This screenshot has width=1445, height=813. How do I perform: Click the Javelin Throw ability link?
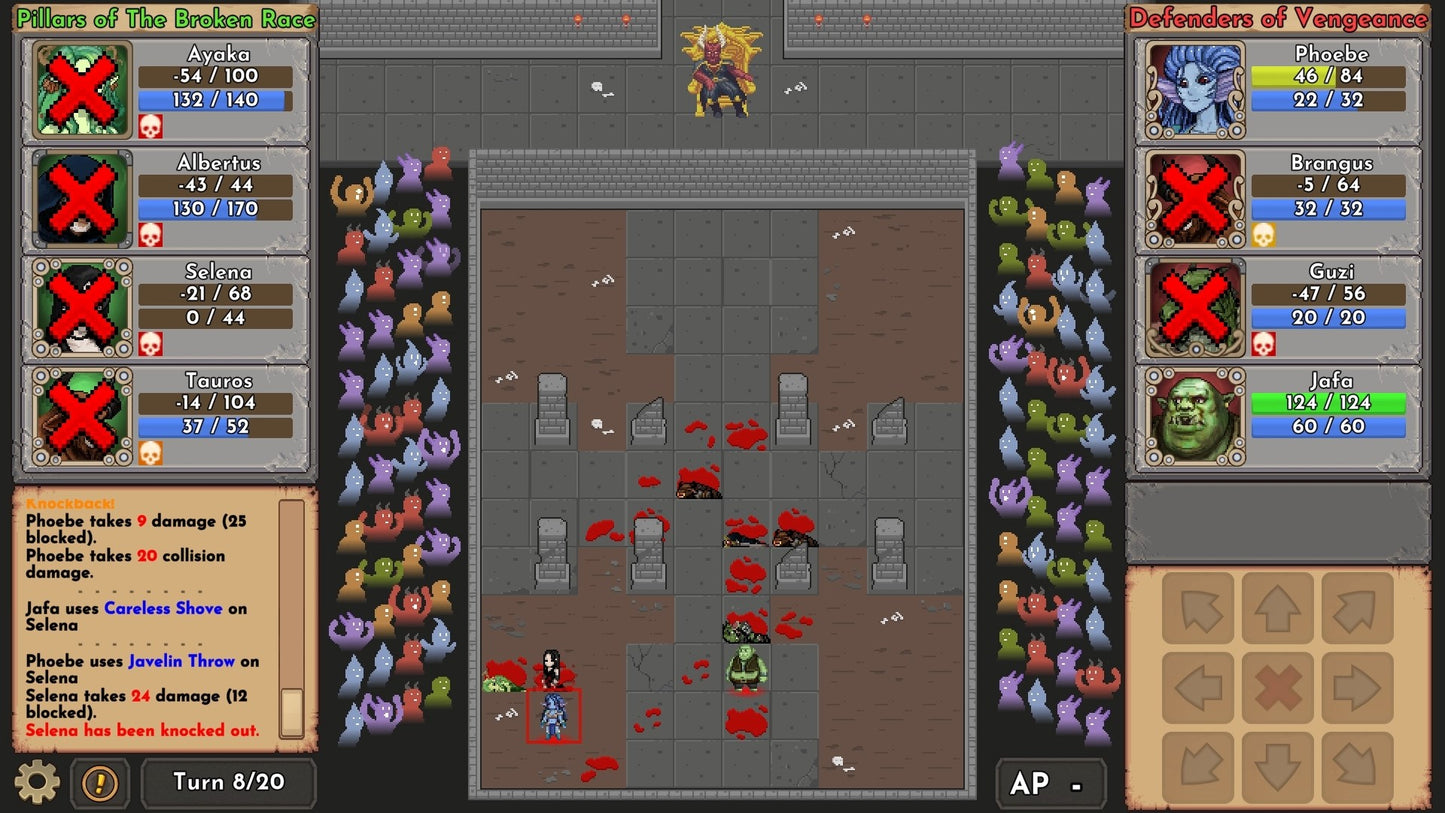181,661
